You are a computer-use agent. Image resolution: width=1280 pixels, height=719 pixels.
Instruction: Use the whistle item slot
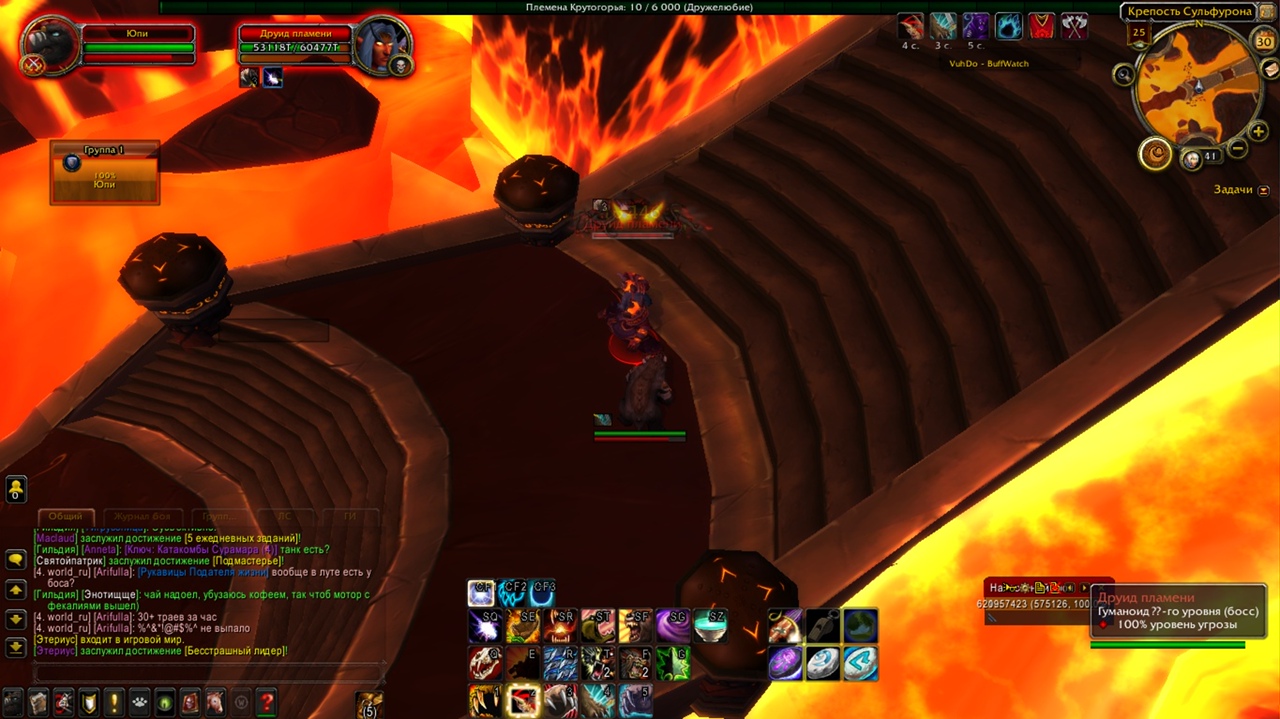[x=823, y=626]
